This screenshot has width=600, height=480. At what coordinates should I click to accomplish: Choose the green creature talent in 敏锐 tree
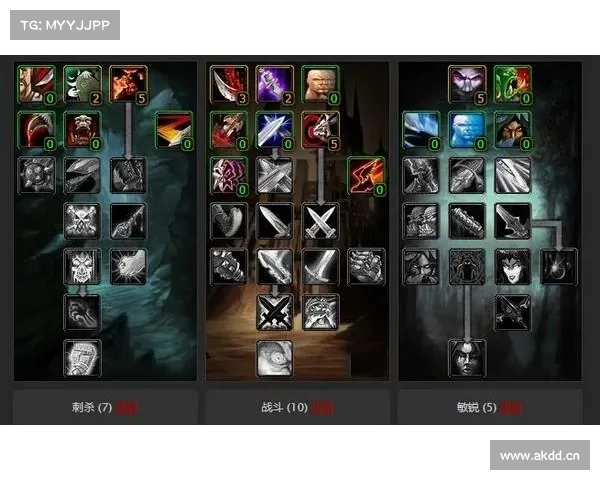(513, 85)
